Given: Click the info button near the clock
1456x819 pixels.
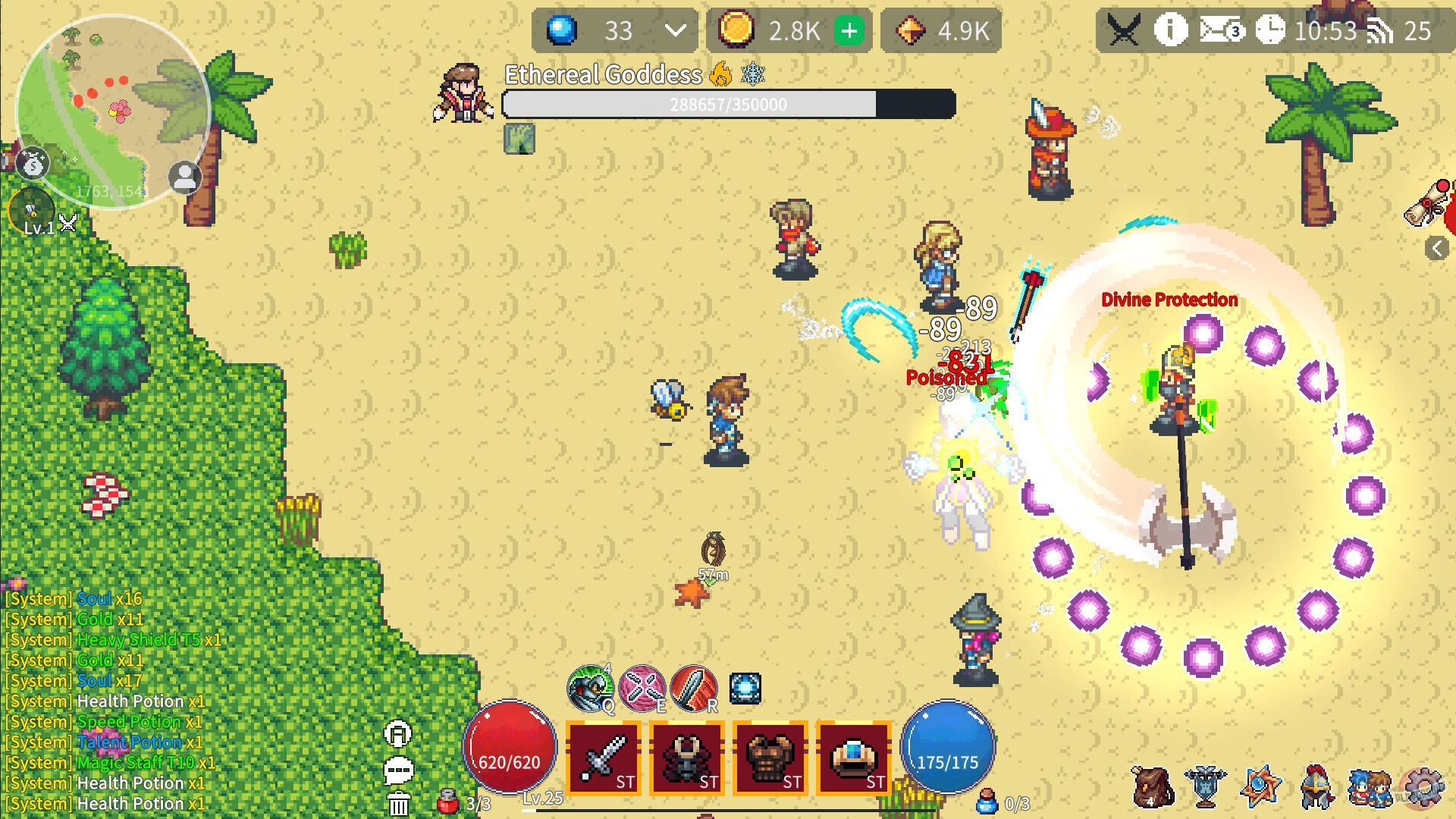Looking at the screenshot, I should tap(1170, 30).
